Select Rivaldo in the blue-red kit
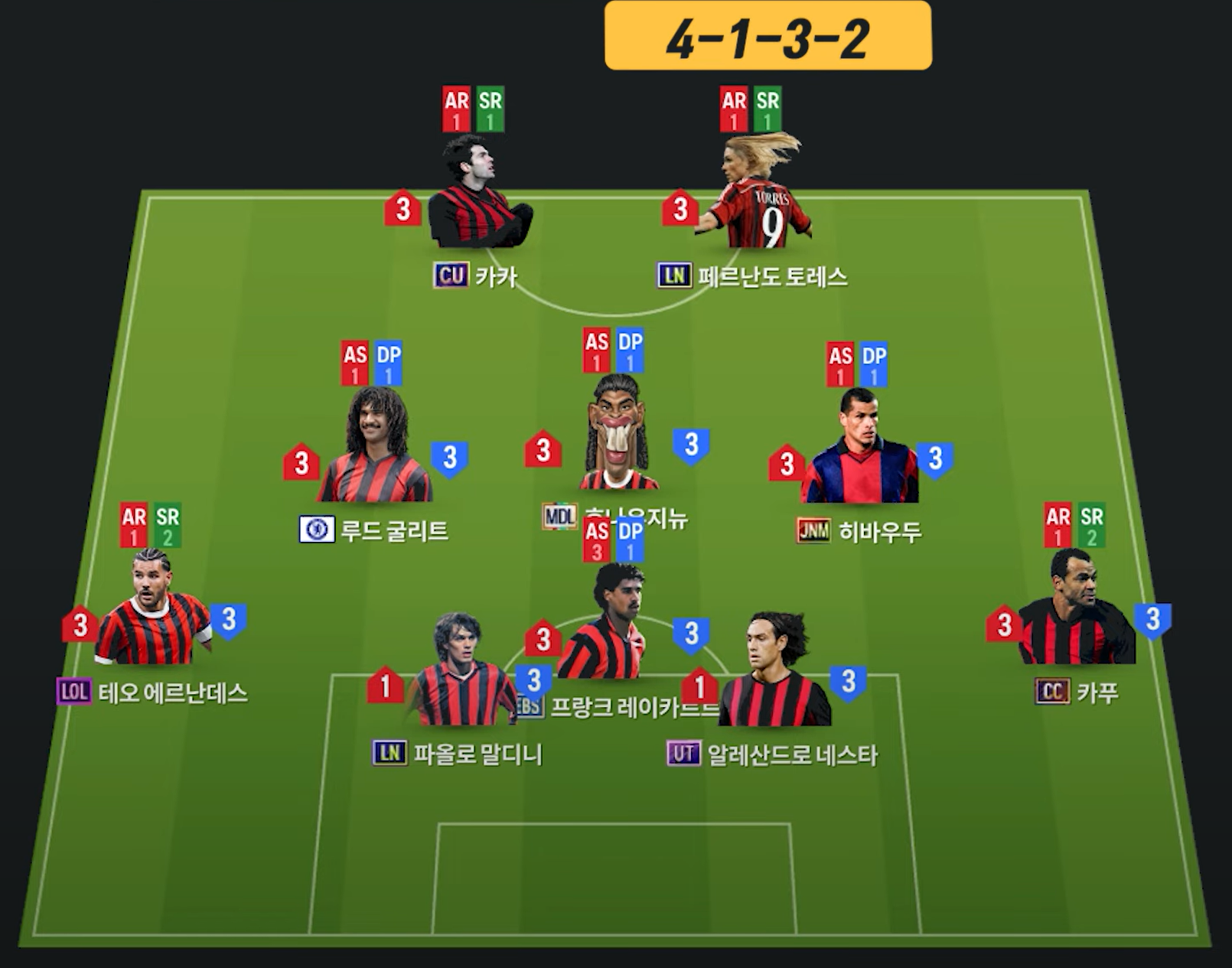This screenshot has width=1232, height=968. click(859, 450)
